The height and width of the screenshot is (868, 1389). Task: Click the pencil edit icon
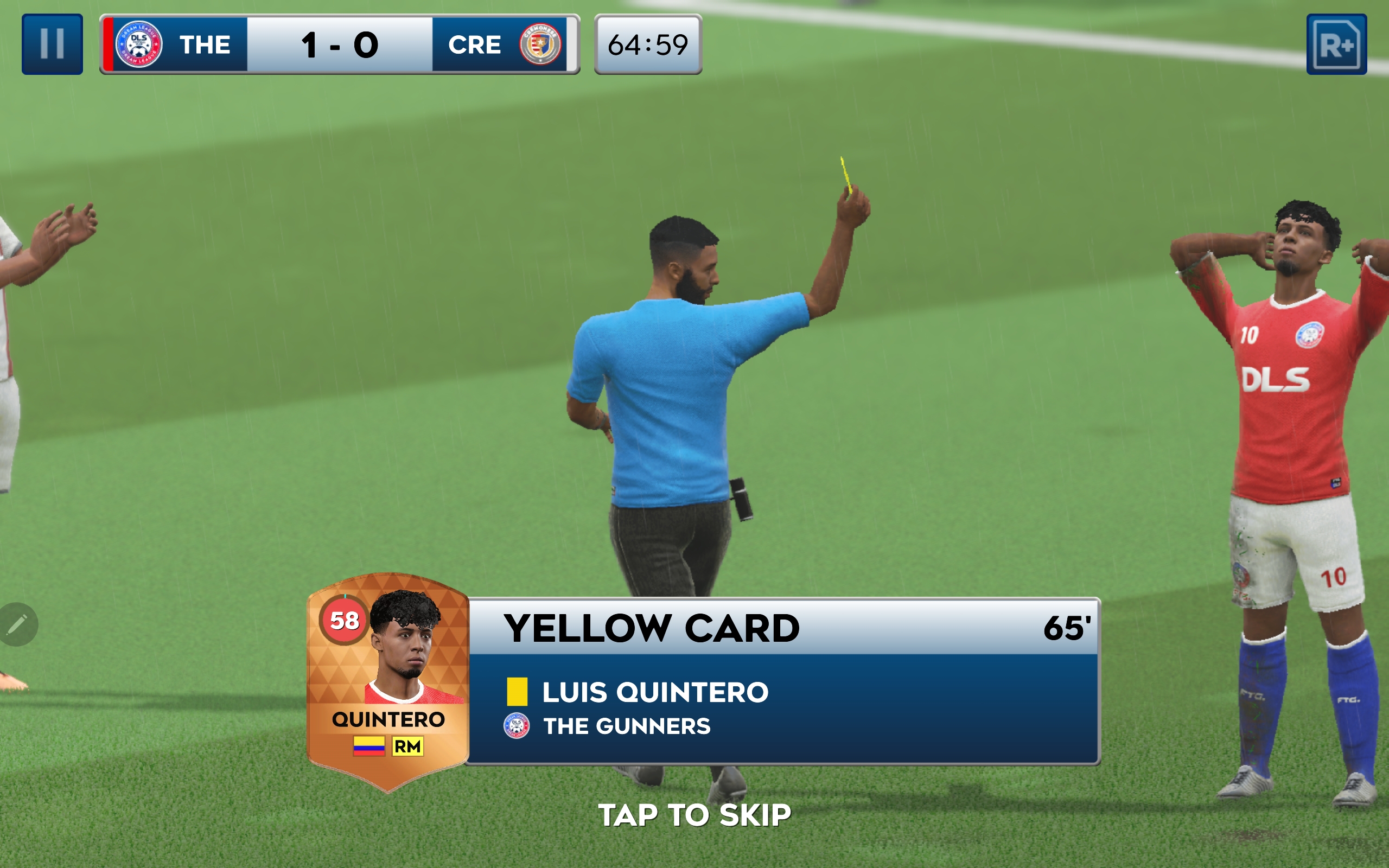click(17, 624)
